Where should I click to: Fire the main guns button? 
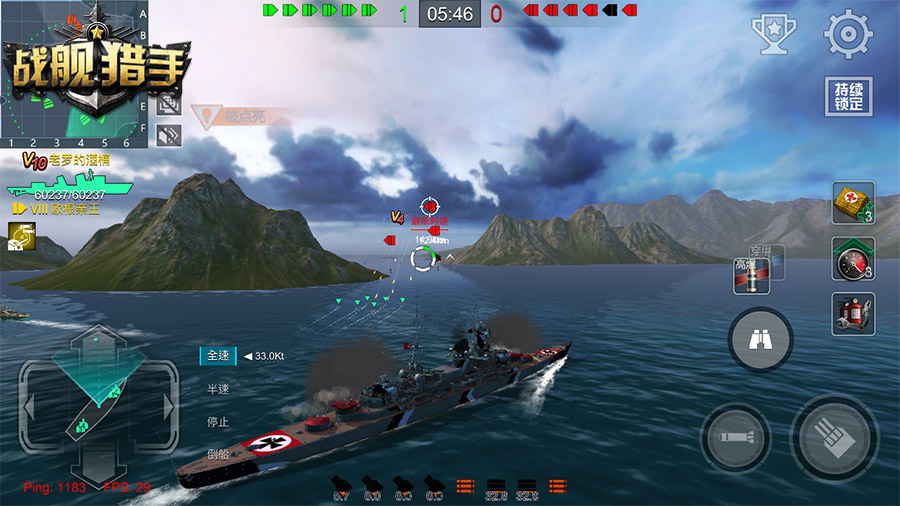[834, 438]
